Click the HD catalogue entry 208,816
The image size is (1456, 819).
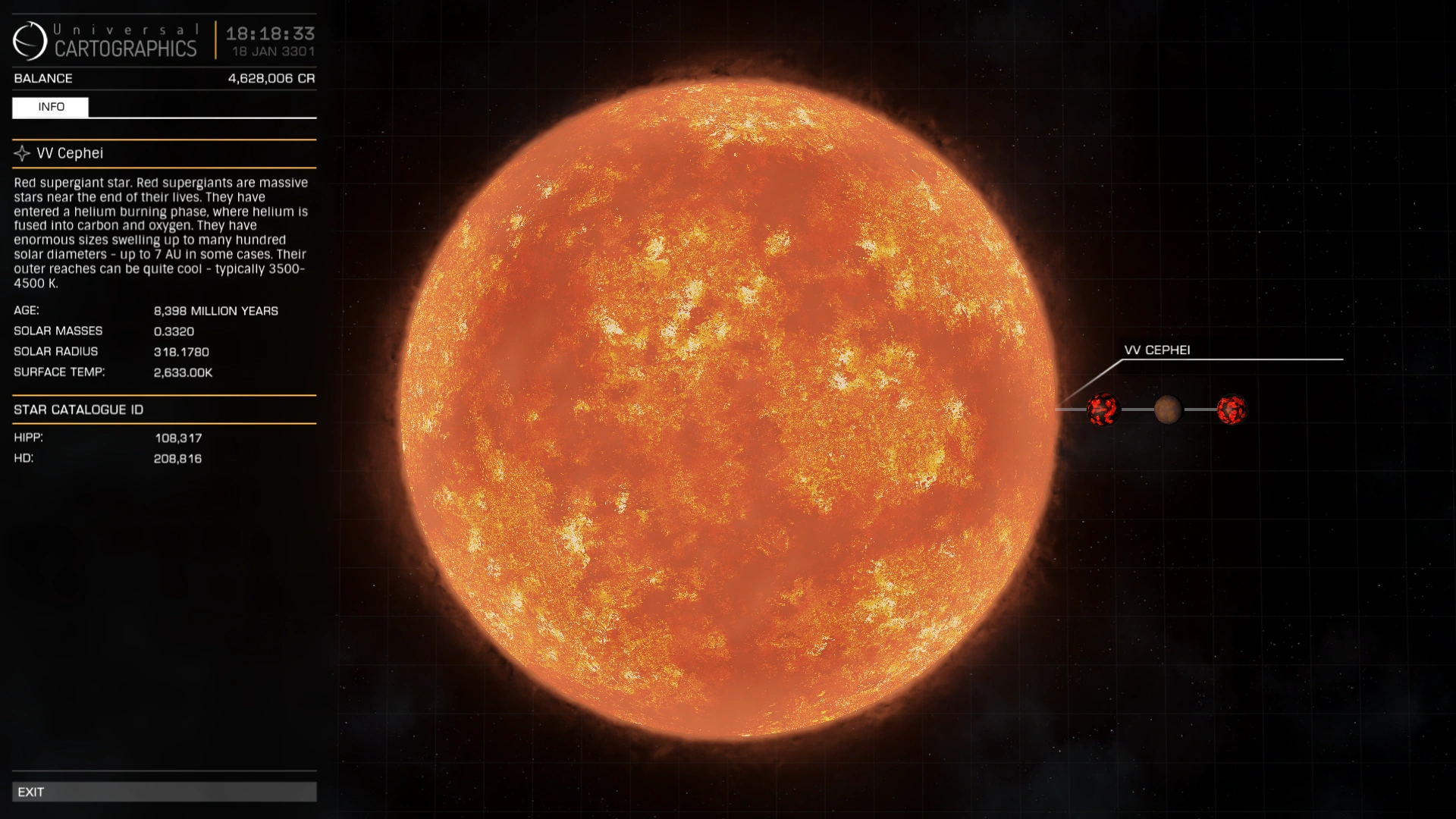pos(177,458)
